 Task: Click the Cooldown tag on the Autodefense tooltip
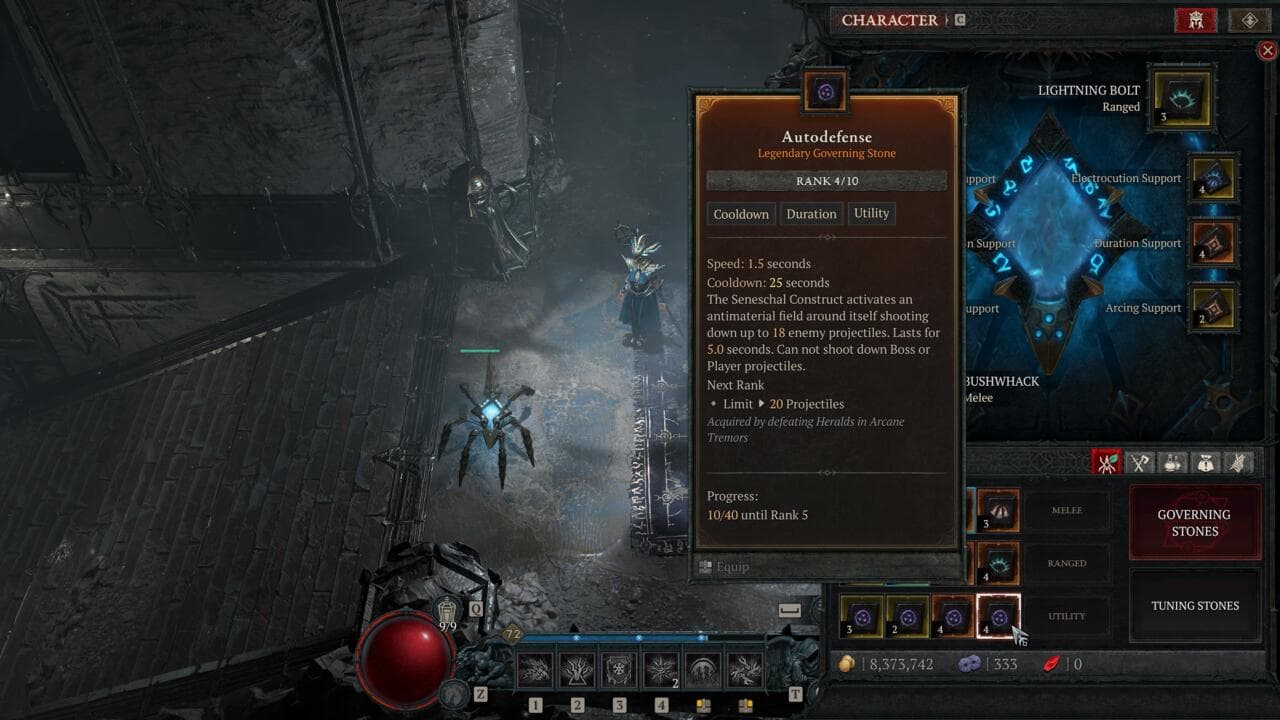pos(741,213)
